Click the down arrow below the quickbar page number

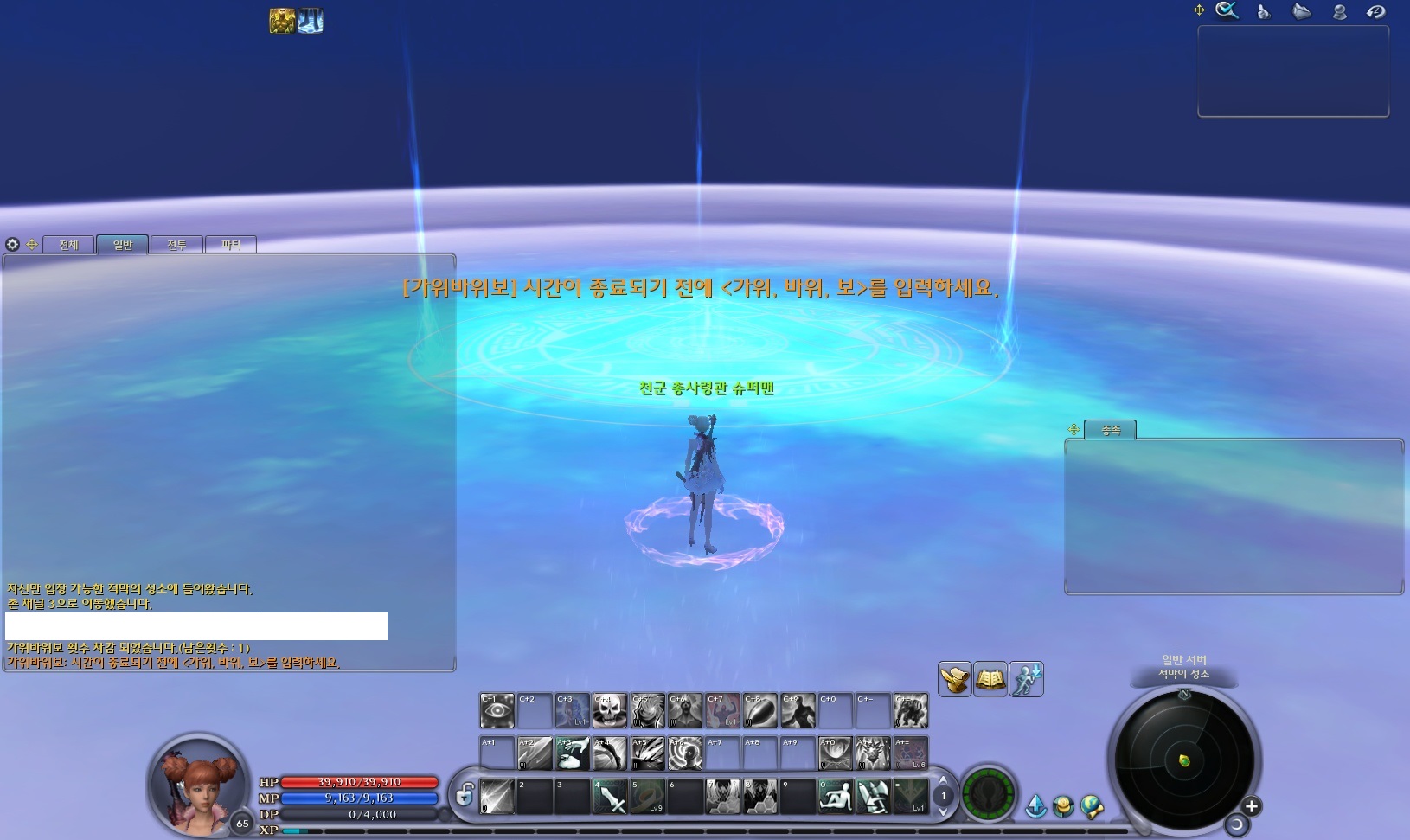pos(944,812)
